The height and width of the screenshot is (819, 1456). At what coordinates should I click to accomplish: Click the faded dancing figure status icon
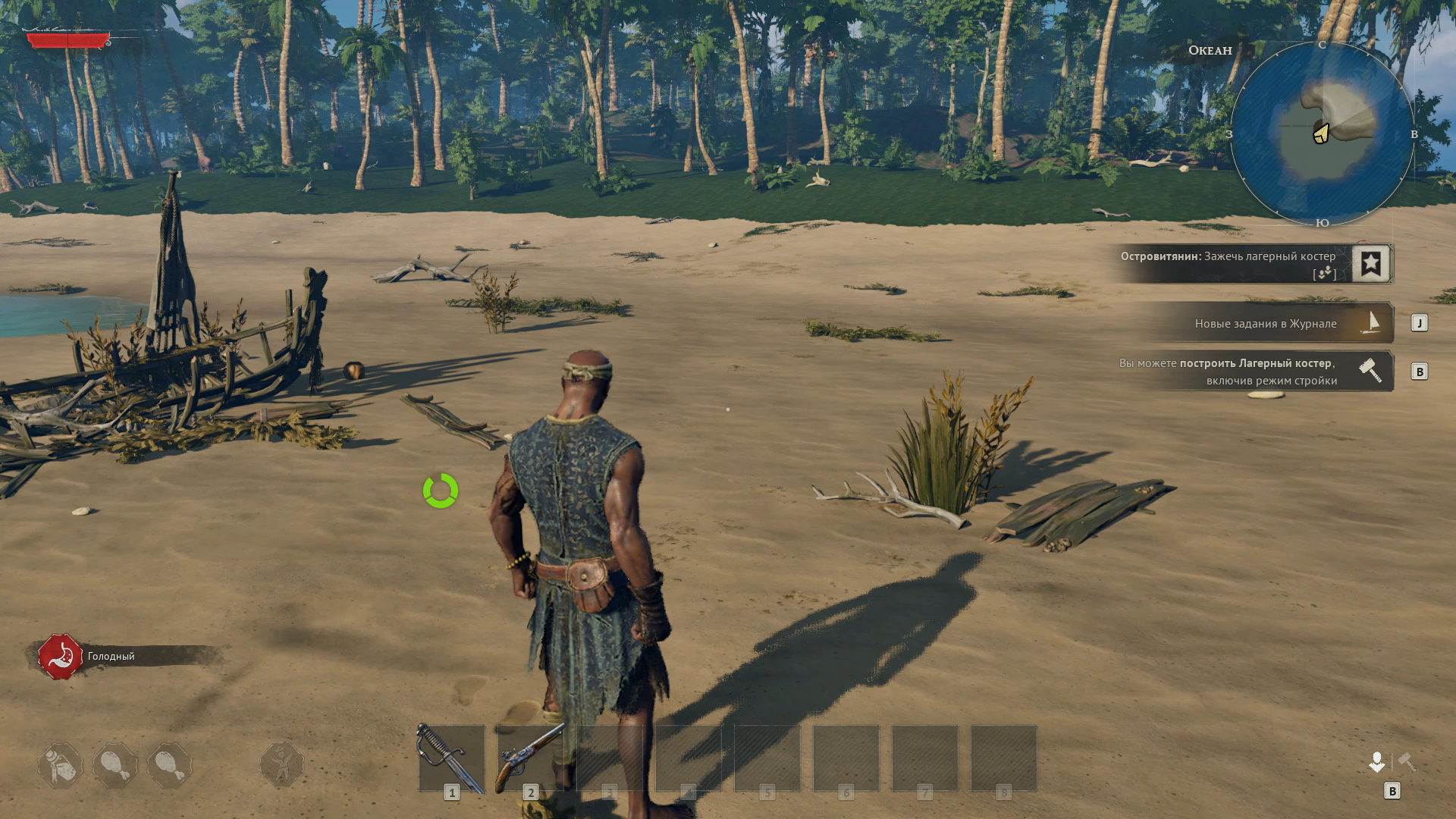[x=282, y=764]
